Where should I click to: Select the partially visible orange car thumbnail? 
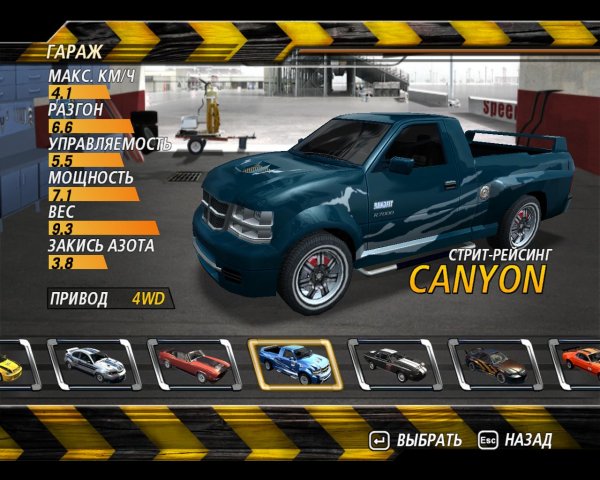(580, 364)
